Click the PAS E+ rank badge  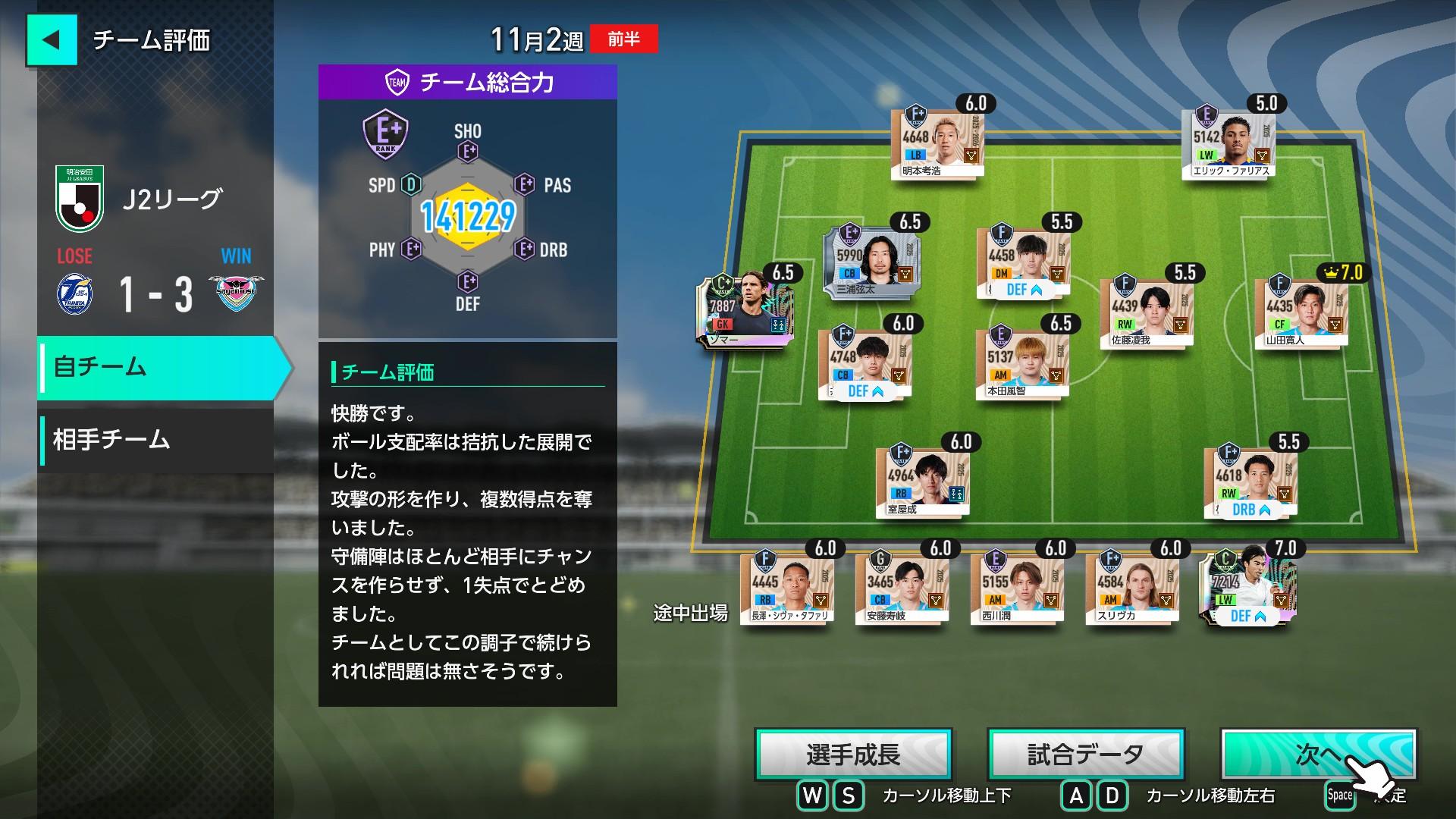click(x=524, y=185)
